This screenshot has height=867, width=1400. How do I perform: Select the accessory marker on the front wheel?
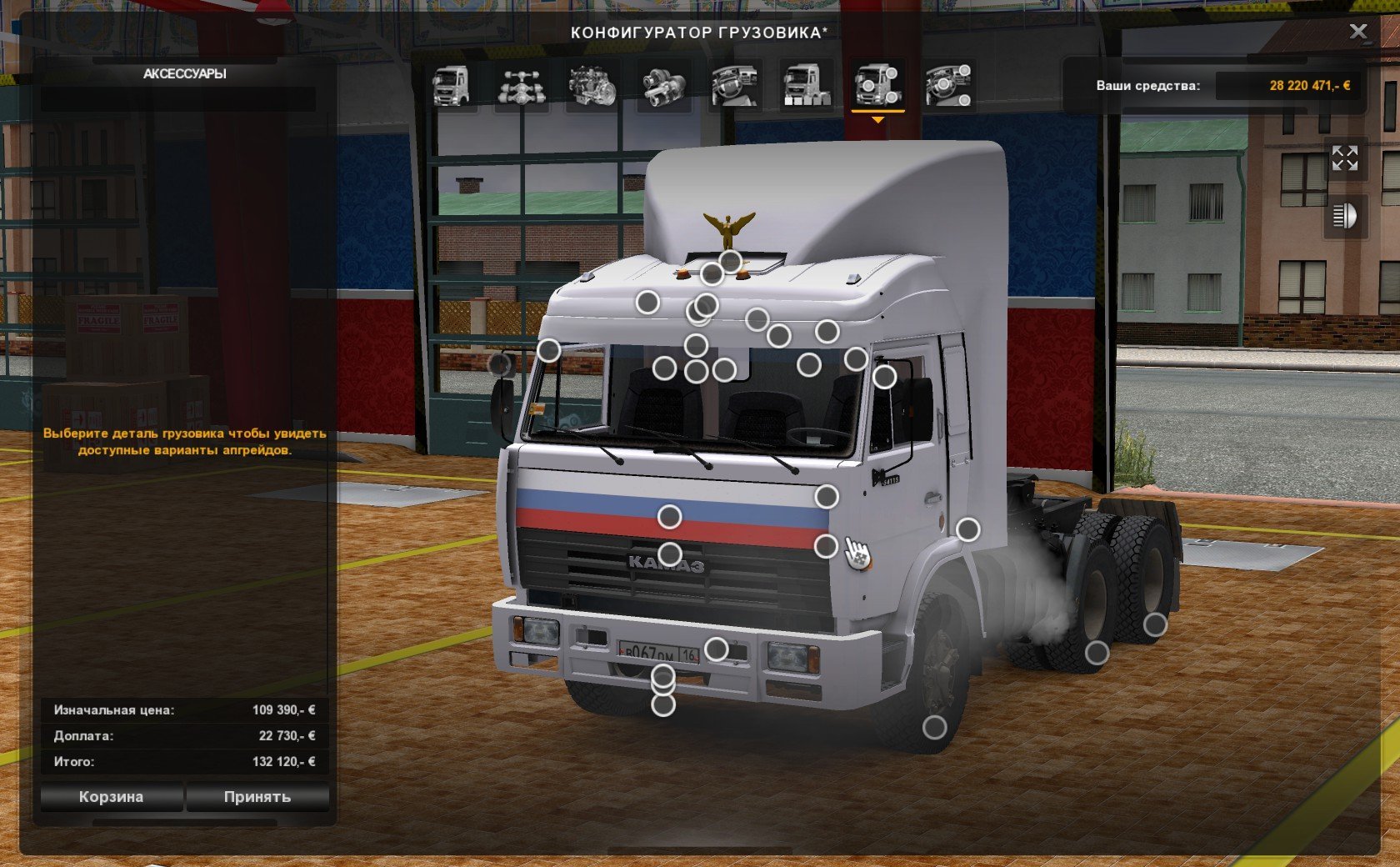[x=935, y=728]
